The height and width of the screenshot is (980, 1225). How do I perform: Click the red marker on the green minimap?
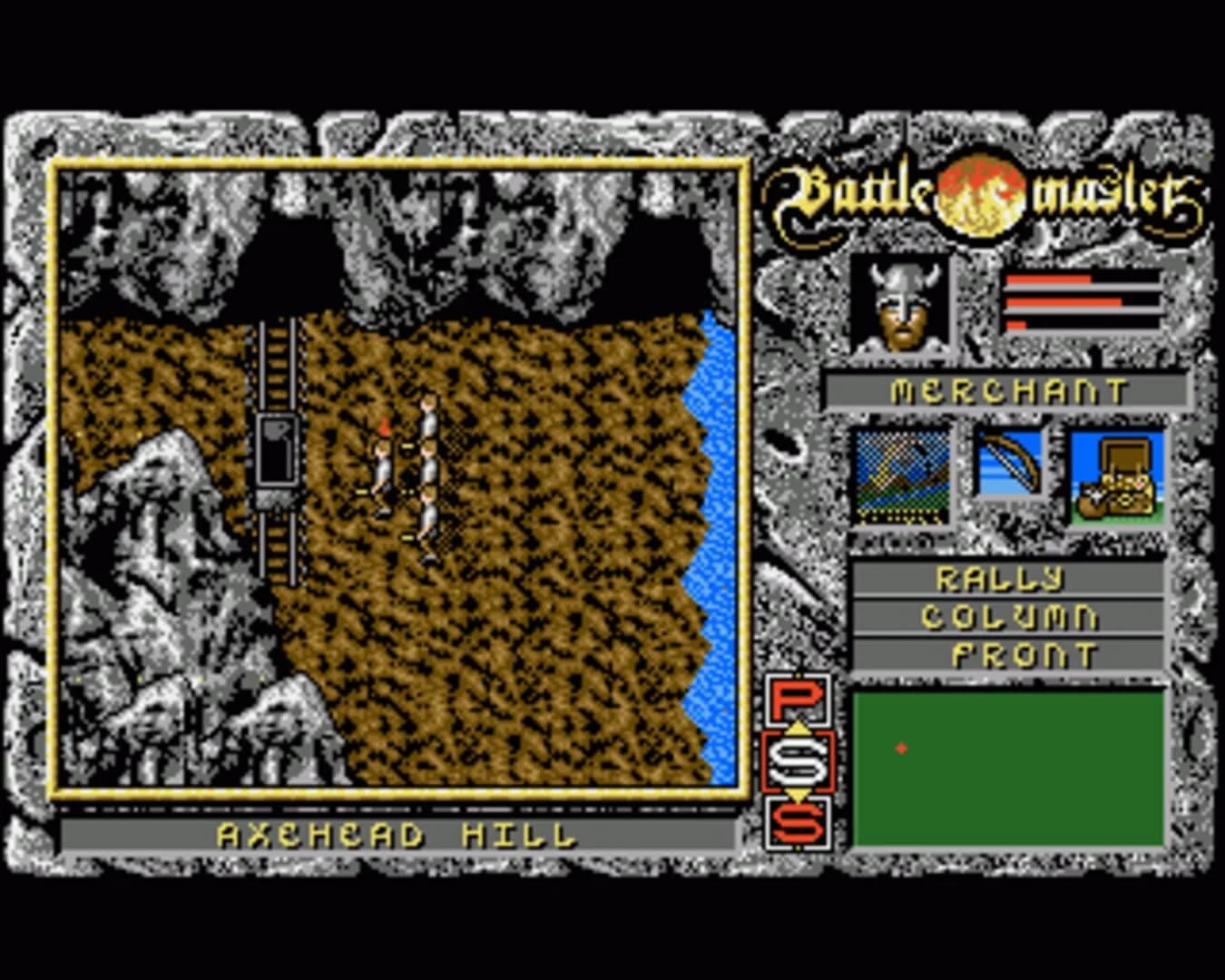899,749
